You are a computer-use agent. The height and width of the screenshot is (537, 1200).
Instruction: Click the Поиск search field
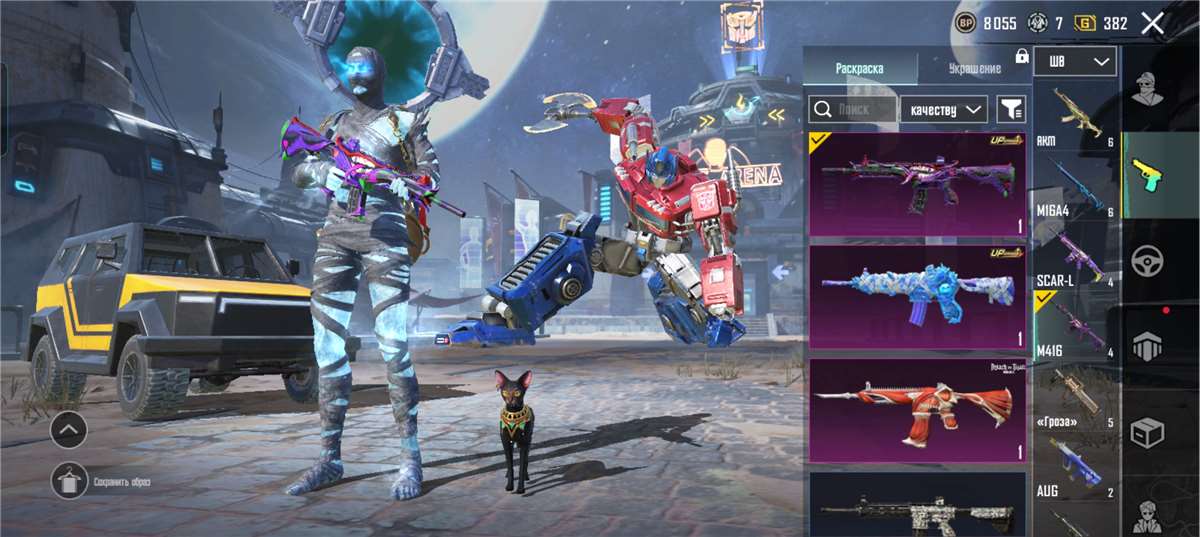click(x=852, y=109)
